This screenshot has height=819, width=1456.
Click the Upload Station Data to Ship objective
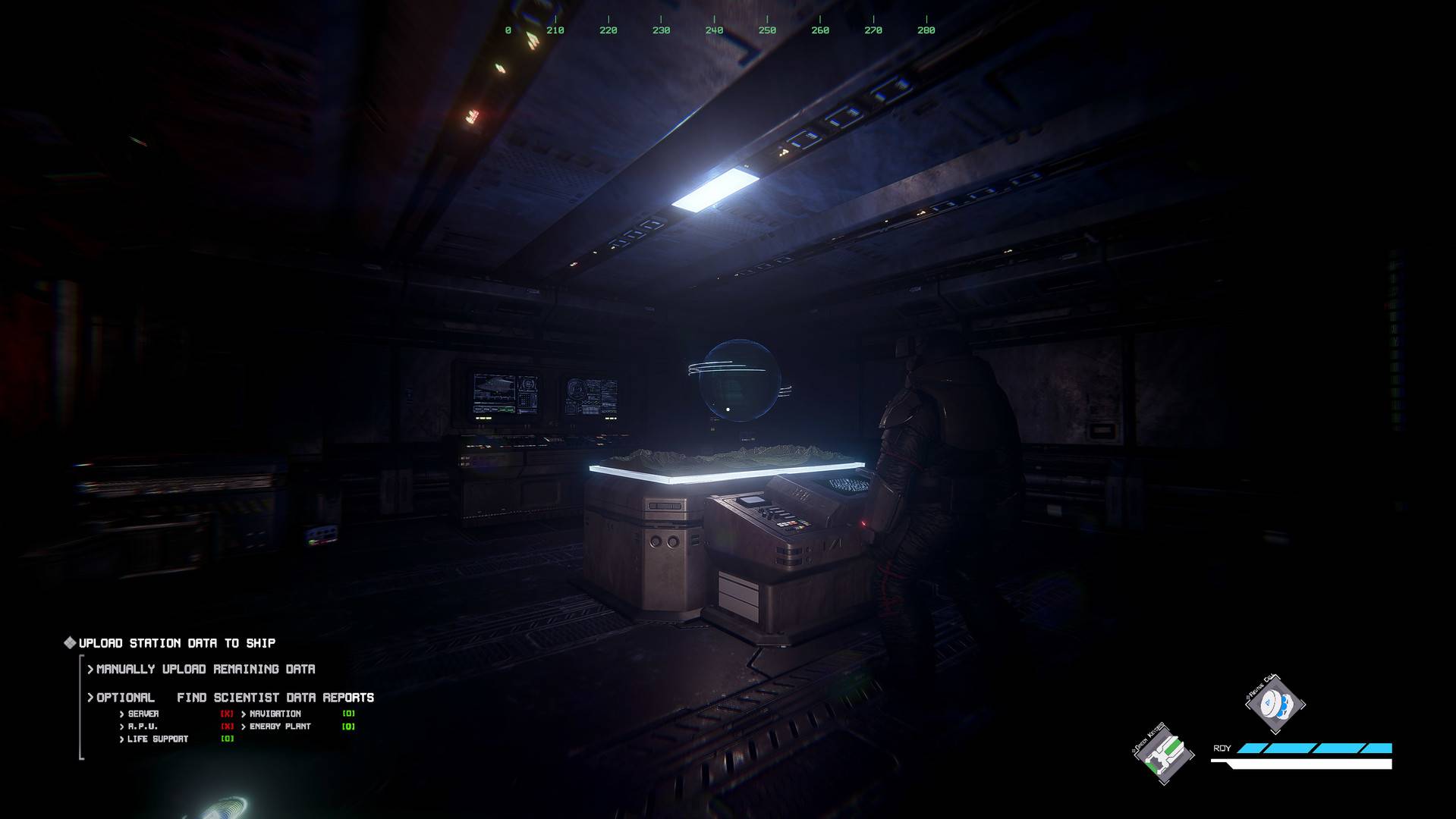tap(177, 643)
